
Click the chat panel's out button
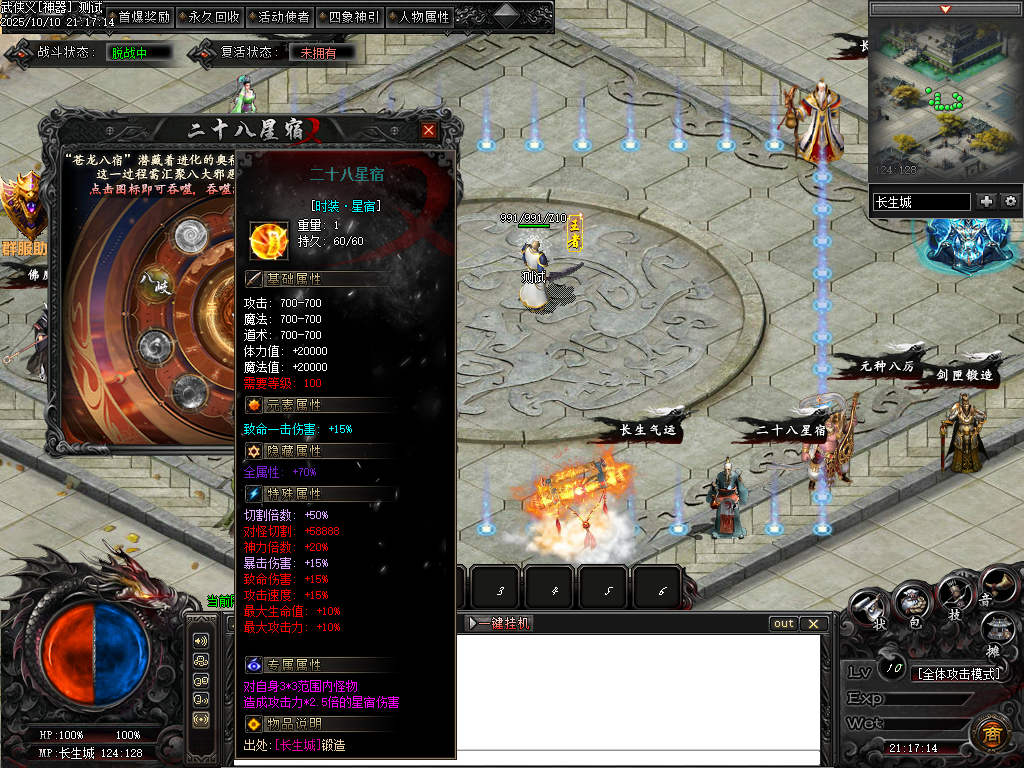click(x=784, y=624)
